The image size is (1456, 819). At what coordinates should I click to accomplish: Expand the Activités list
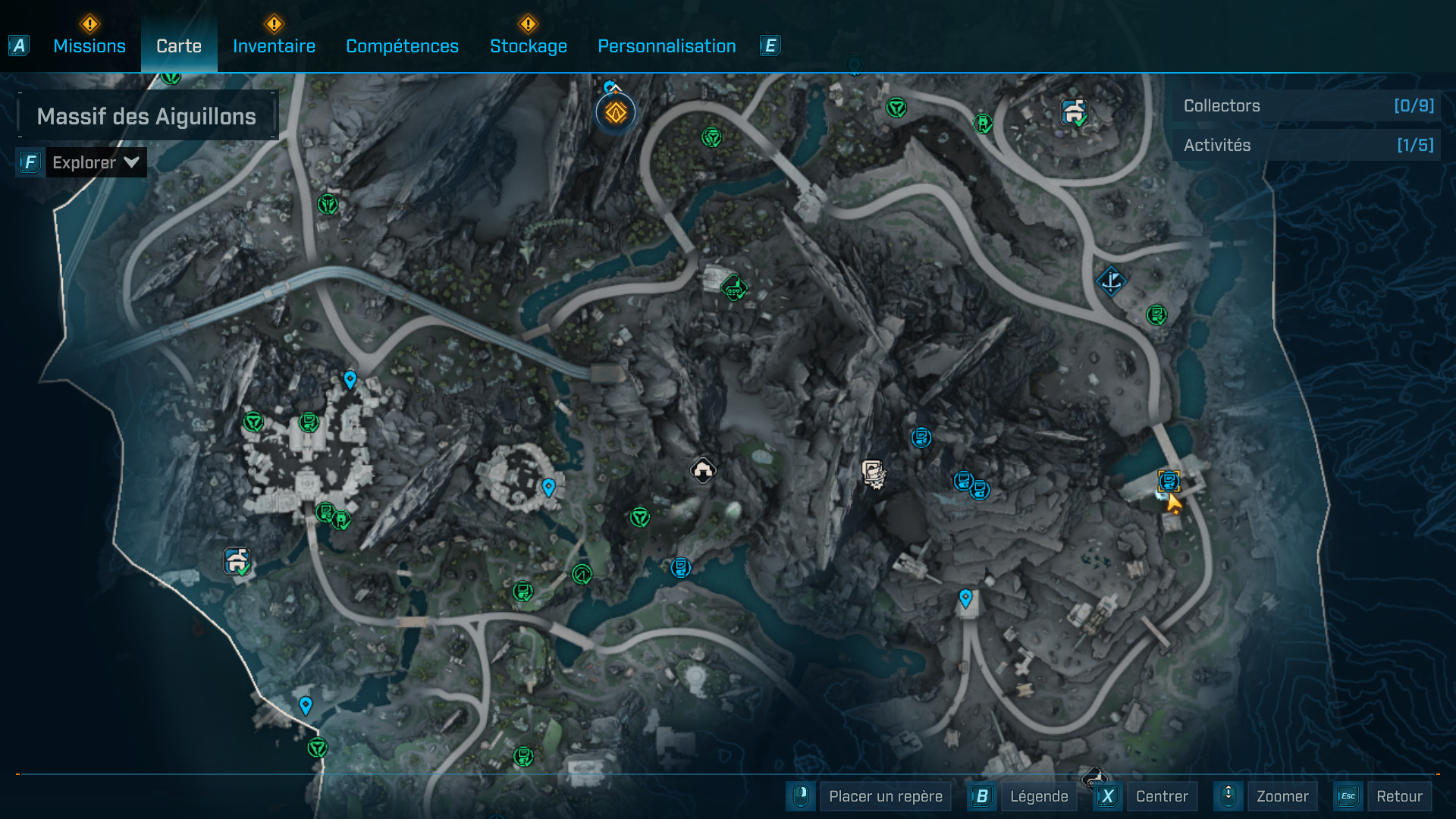point(1306,145)
